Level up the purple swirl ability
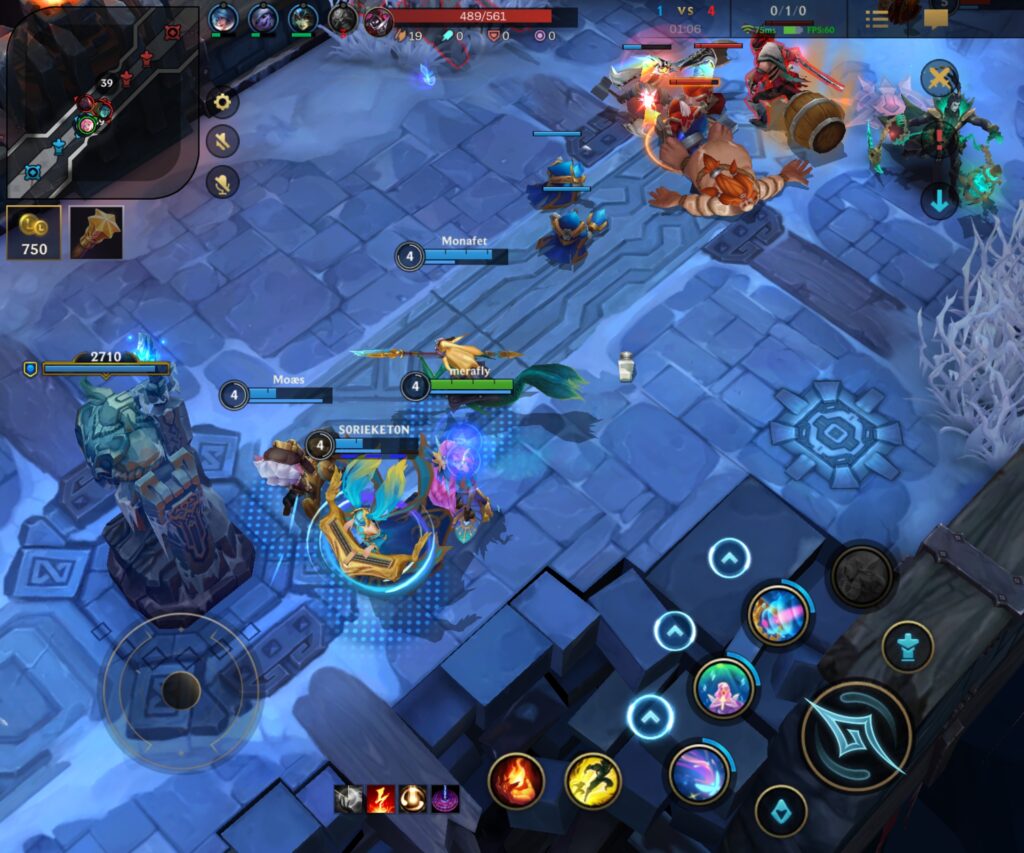The width and height of the screenshot is (1024, 853). (650, 716)
